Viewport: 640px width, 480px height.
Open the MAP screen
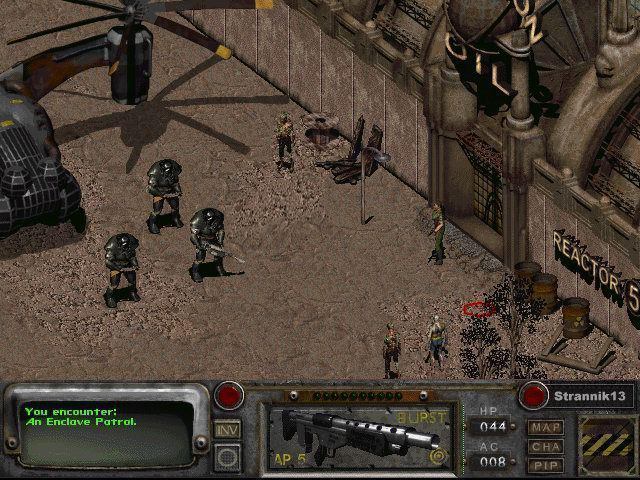coord(546,427)
